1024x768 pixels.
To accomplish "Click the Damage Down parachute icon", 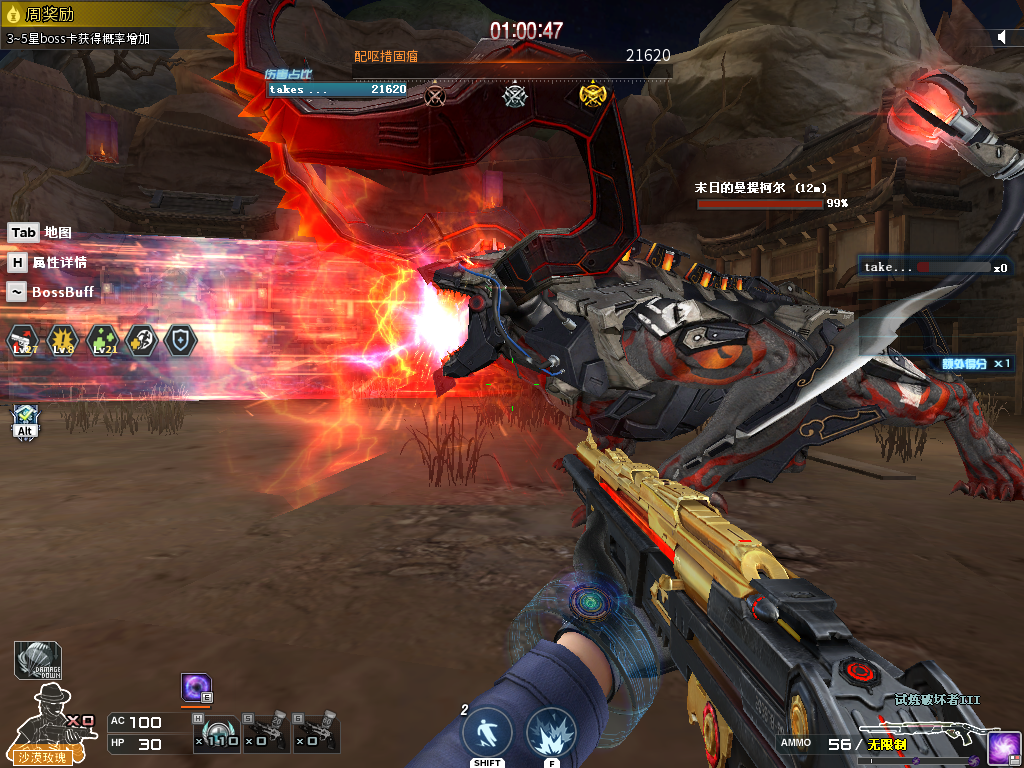I will tap(38, 660).
